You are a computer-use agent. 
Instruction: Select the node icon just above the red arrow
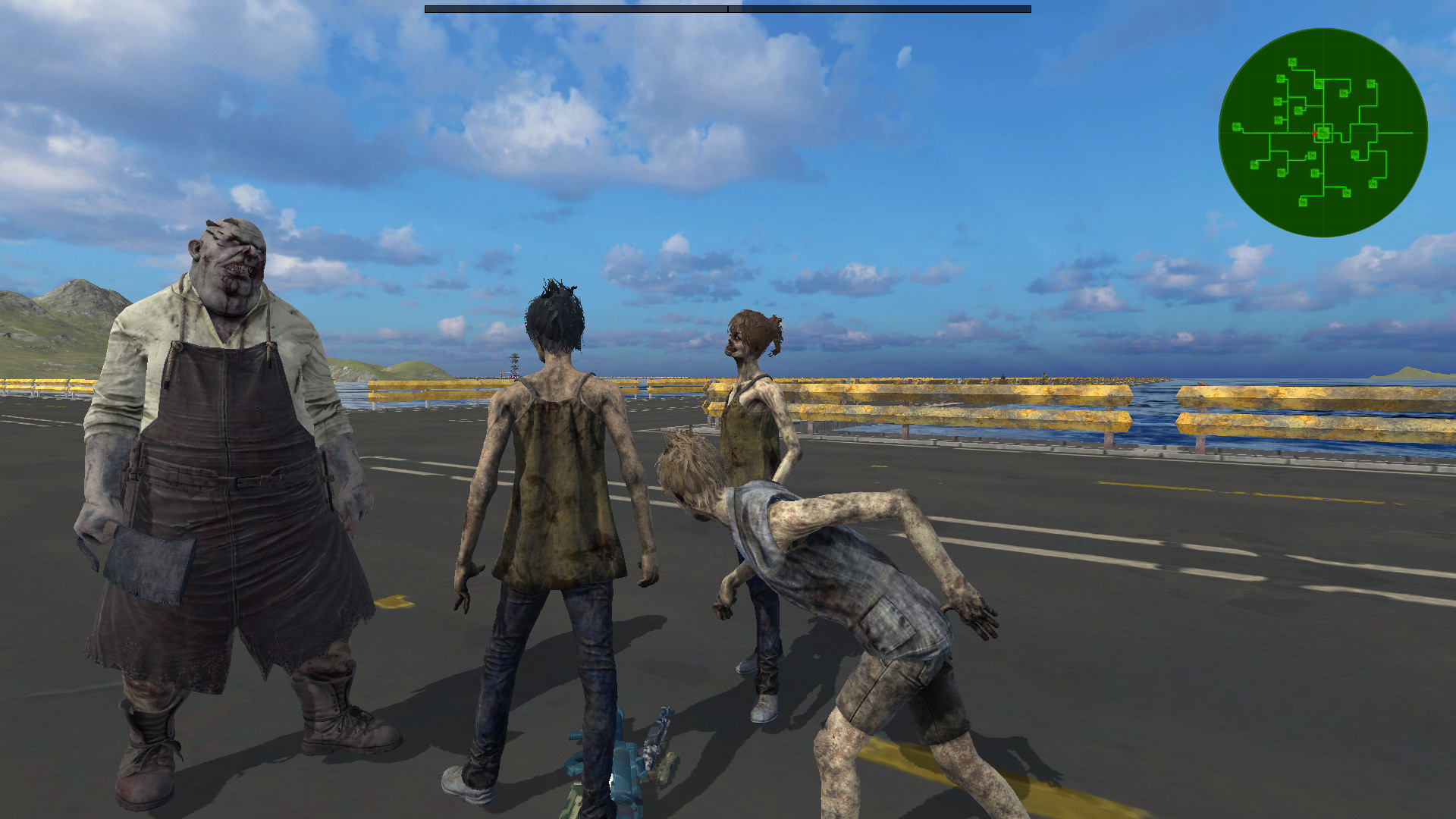(1298, 109)
